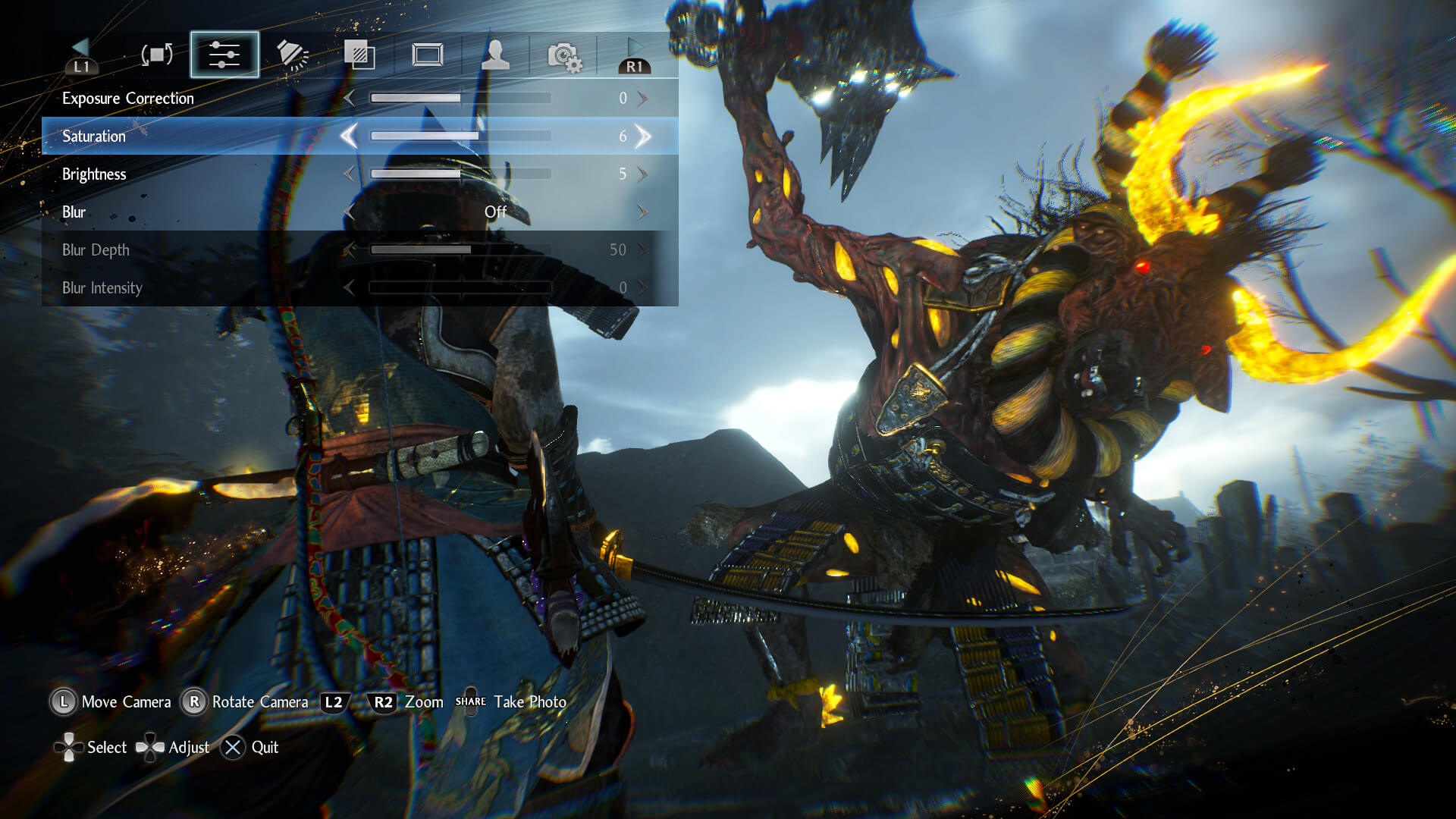
Task: Select the paint bucket filter tab
Action: (292, 55)
